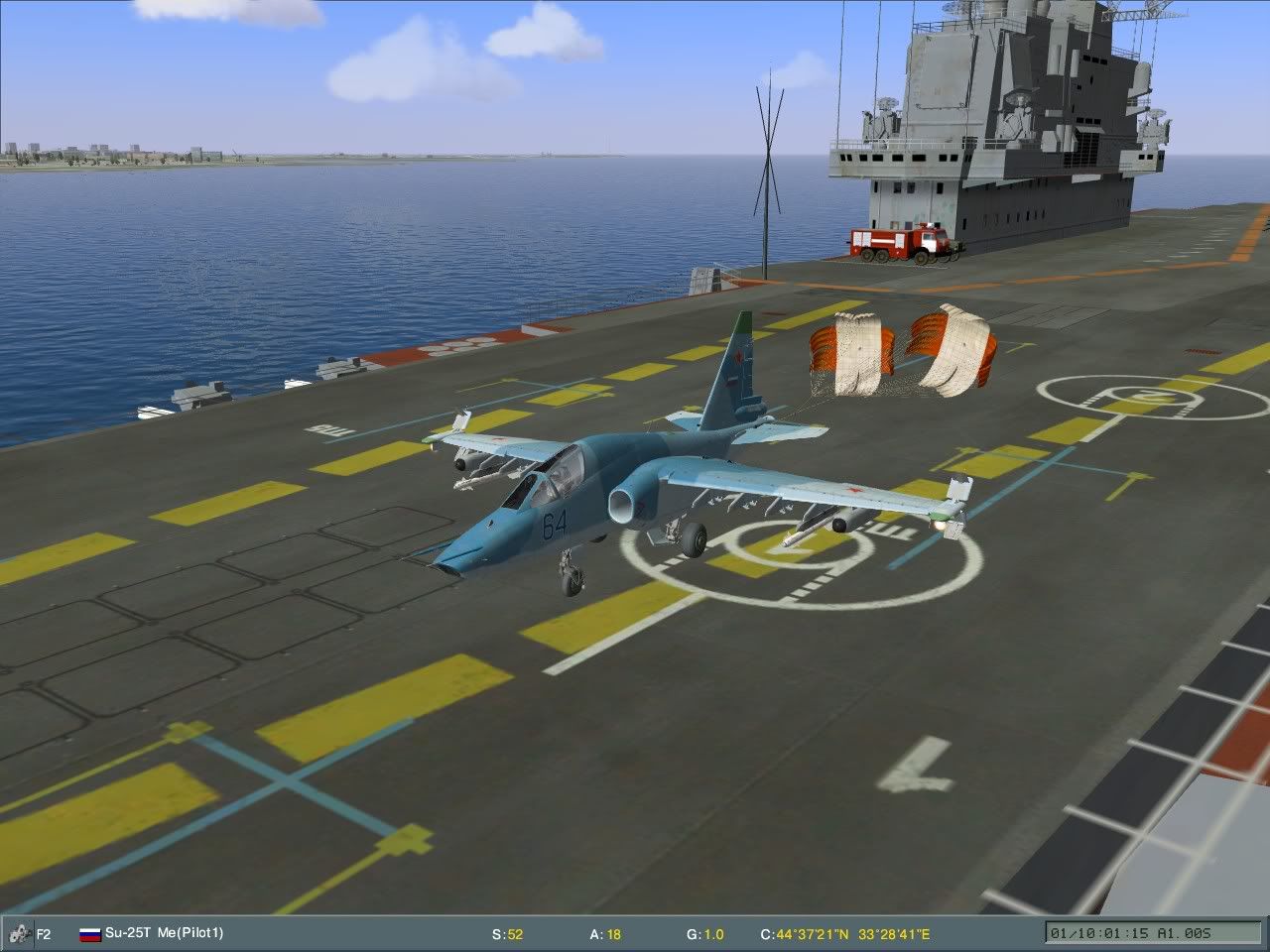Select the Su-25T Me(Pilot1) label
The width and height of the screenshot is (1270, 952).
coord(164,932)
